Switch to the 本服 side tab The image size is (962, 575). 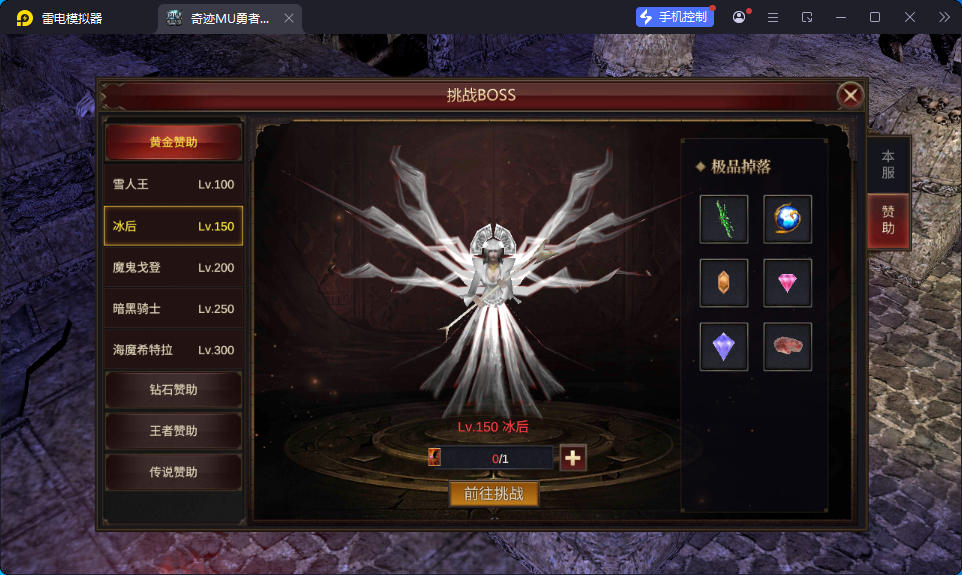point(887,164)
